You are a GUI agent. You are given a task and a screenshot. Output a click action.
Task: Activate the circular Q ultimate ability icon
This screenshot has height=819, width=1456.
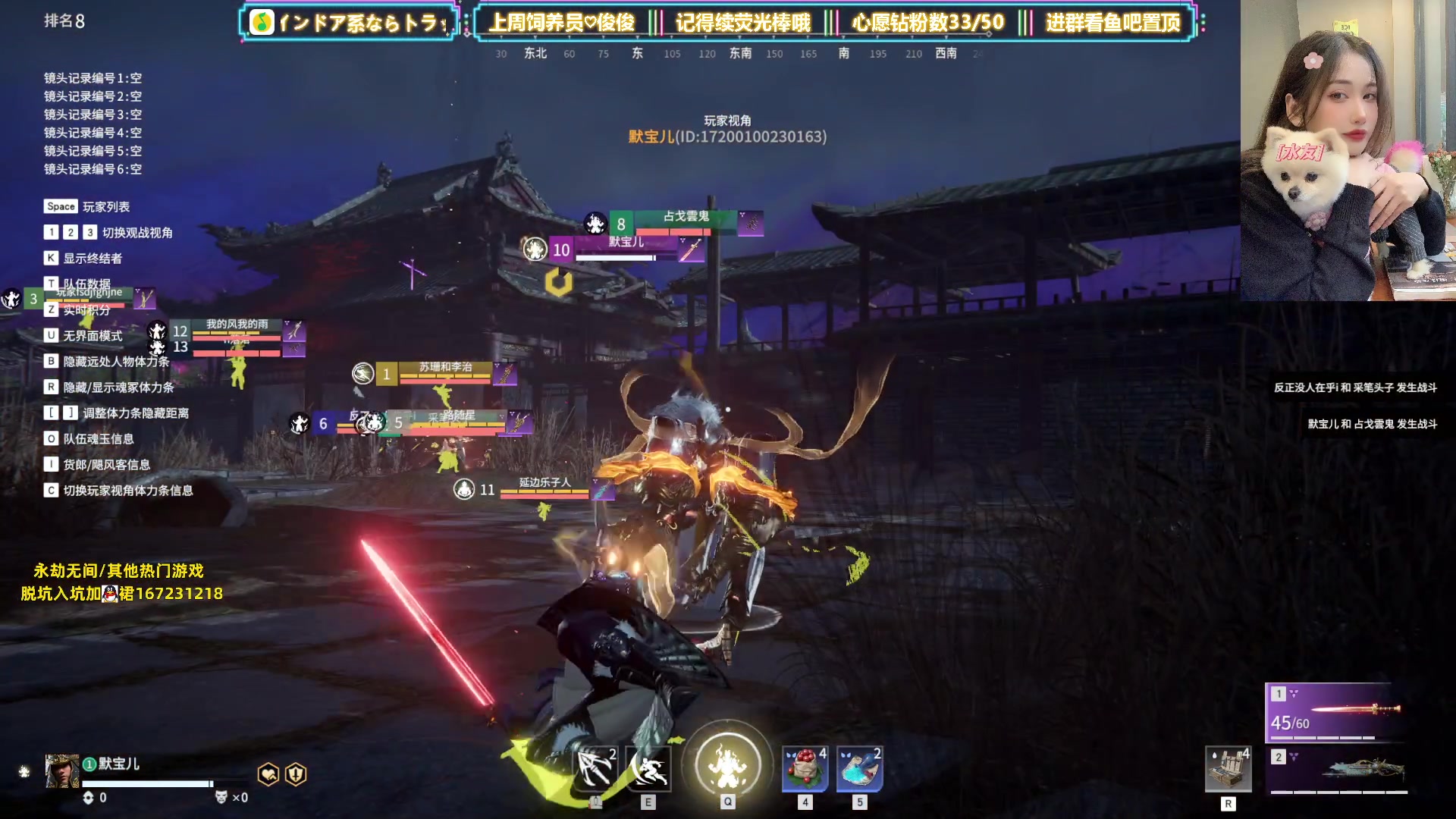[727, 764]
